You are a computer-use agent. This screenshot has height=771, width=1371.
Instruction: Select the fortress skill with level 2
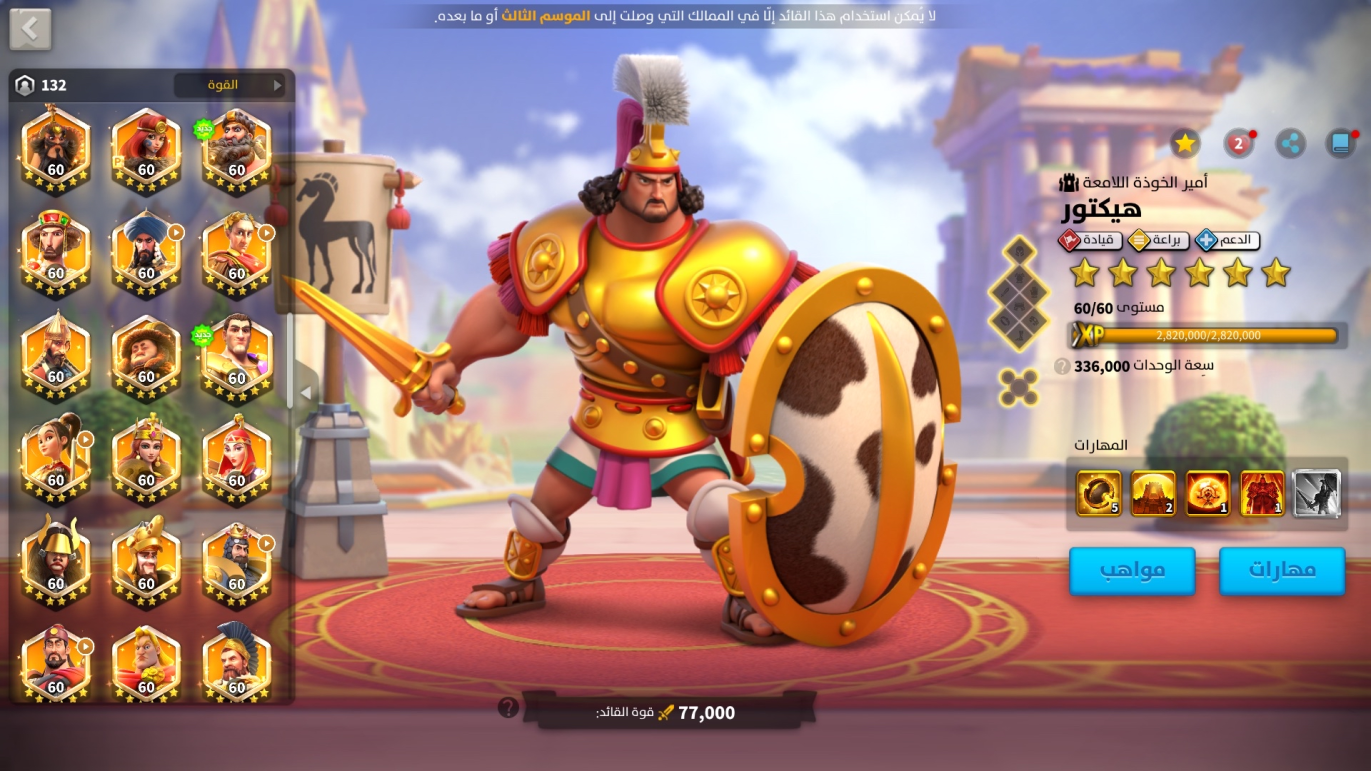(1153, 493)
